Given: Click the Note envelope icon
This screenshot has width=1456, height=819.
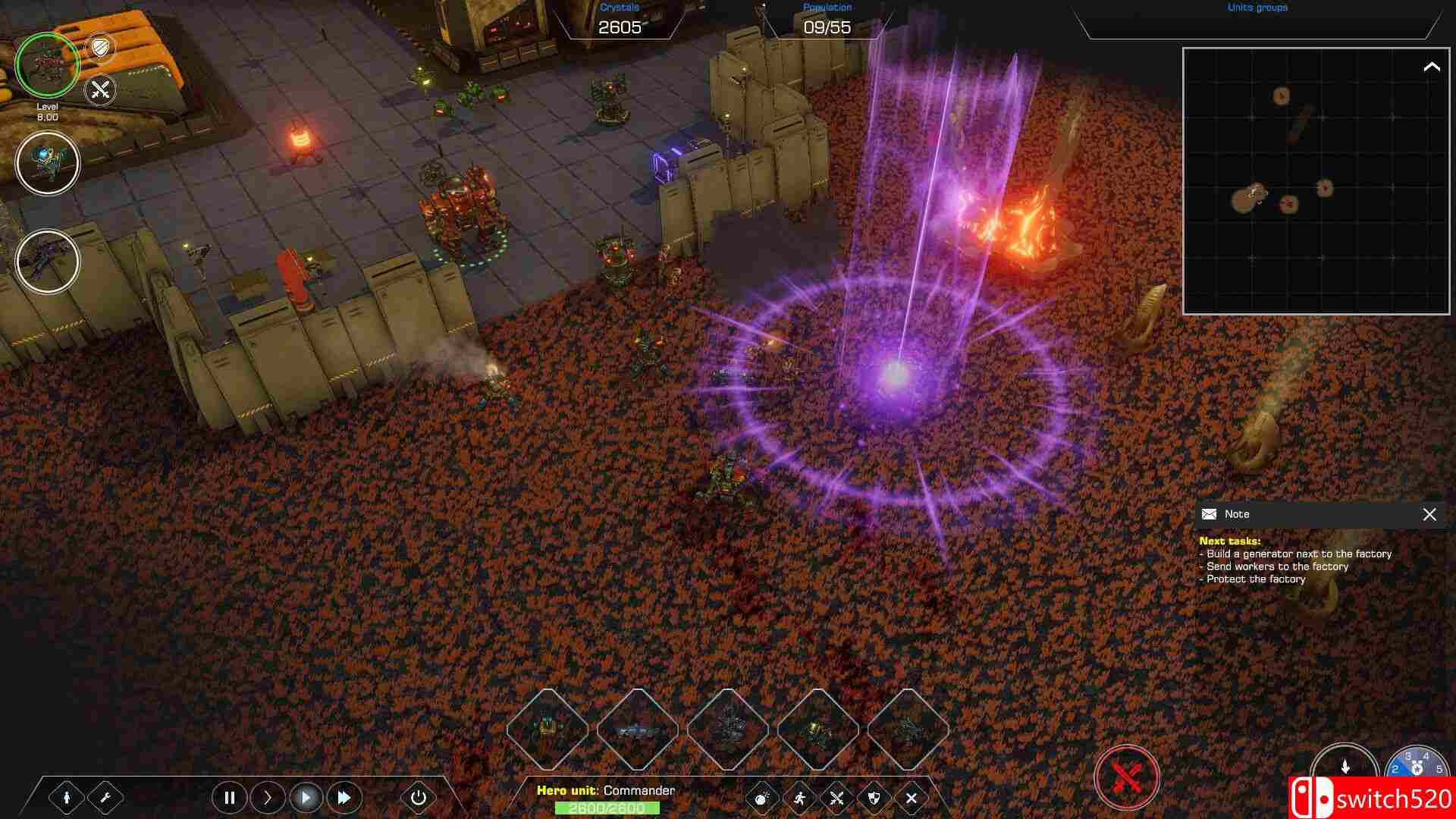Looking at the screenshot, I should coord(1208,514).
